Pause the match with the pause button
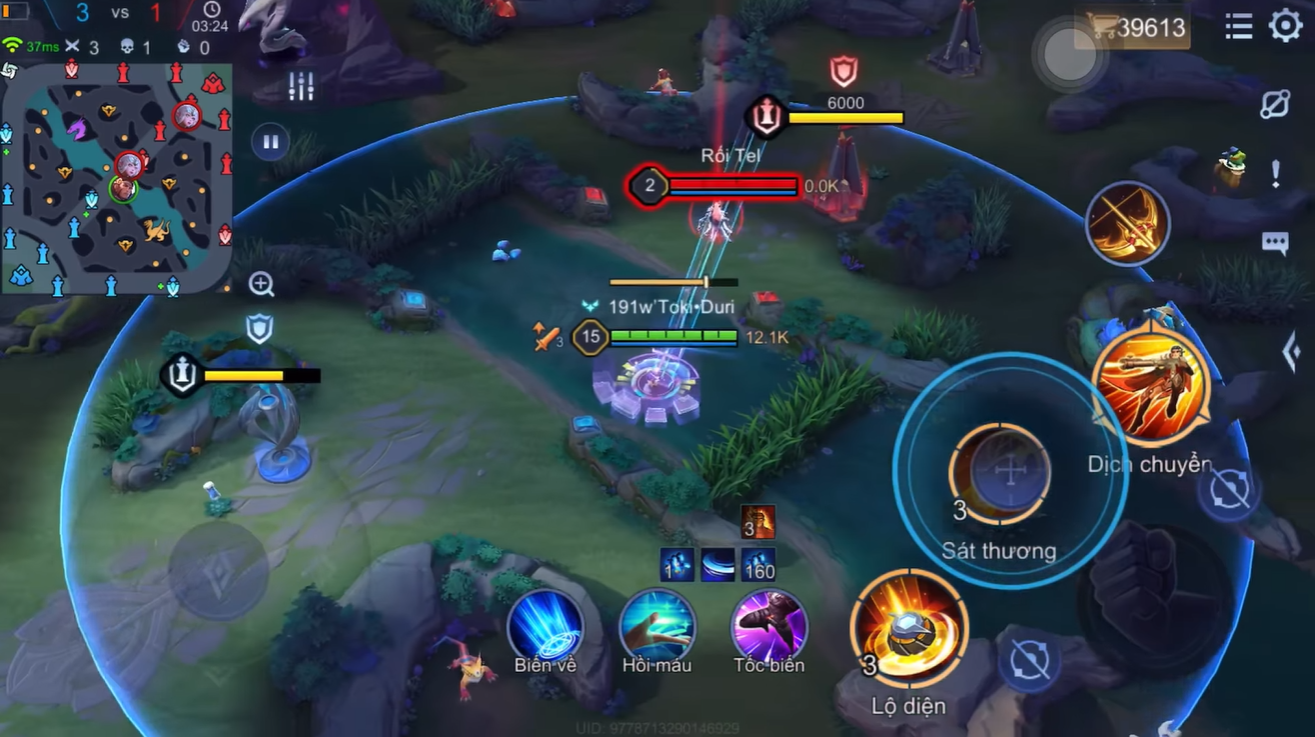Screen dimensions: 1315x737 [270, 142]
